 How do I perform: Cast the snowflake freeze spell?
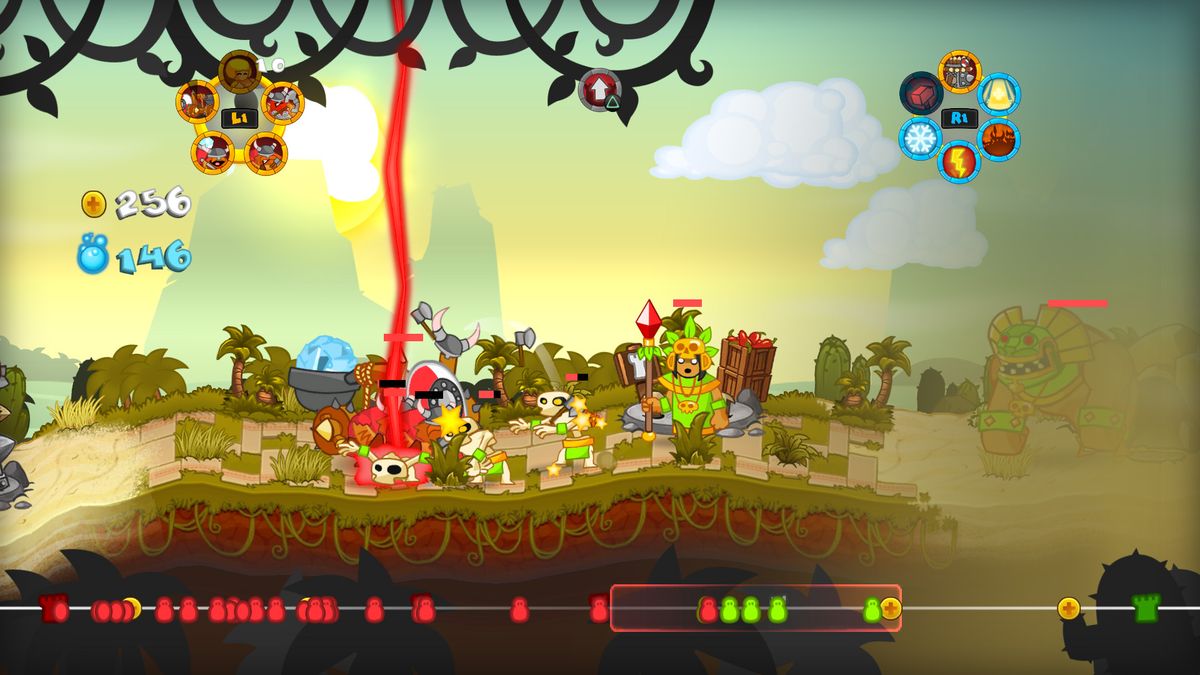coord(920,138)
